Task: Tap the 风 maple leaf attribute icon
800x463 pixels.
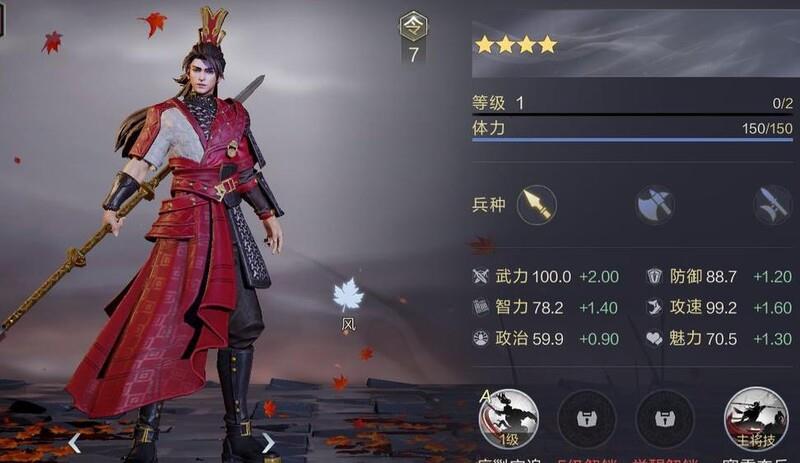Action: [347, 297]
